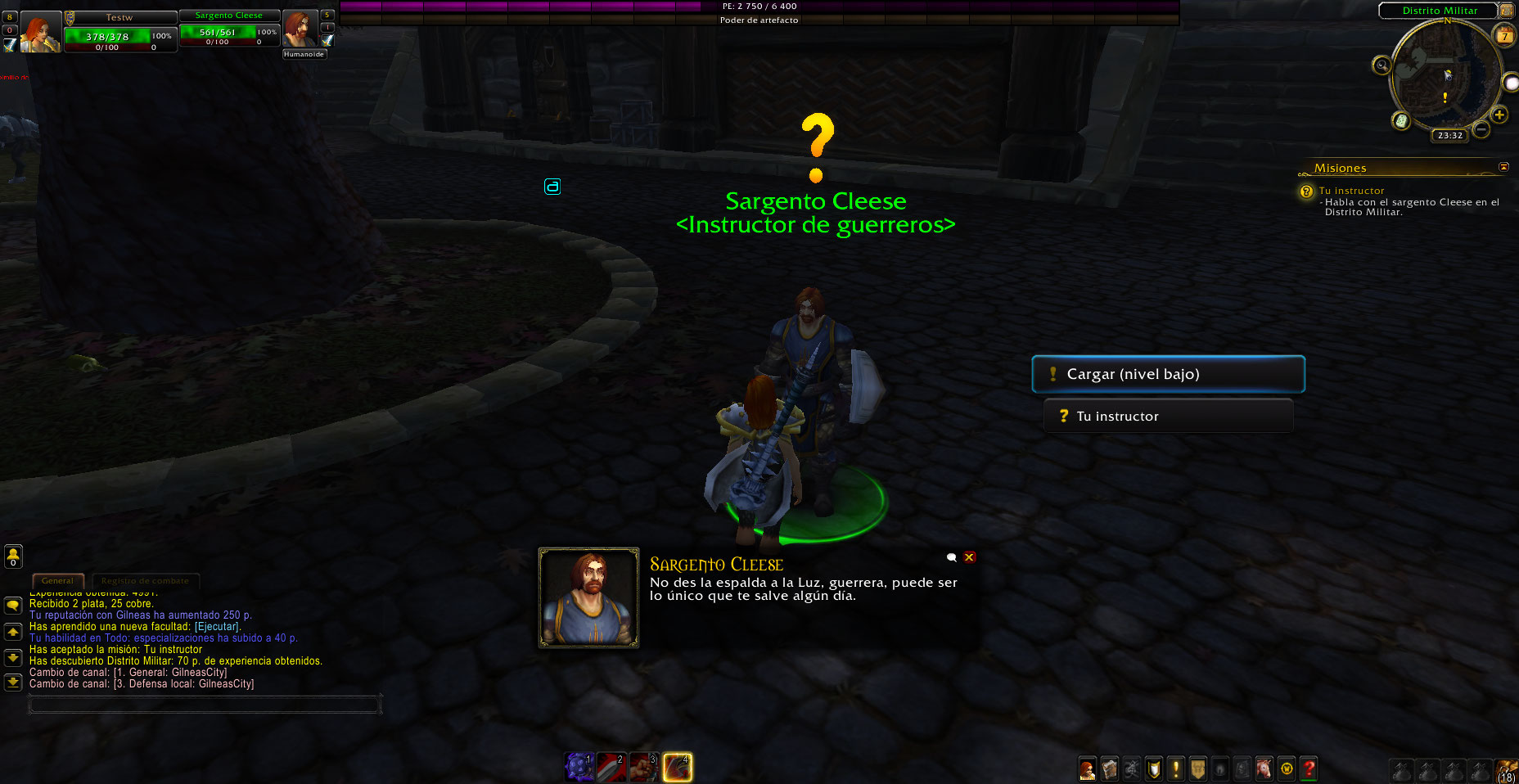Close the Sargento Cleese dialogue window
This screenshot has height=784, width=1519.
point(969,557)
